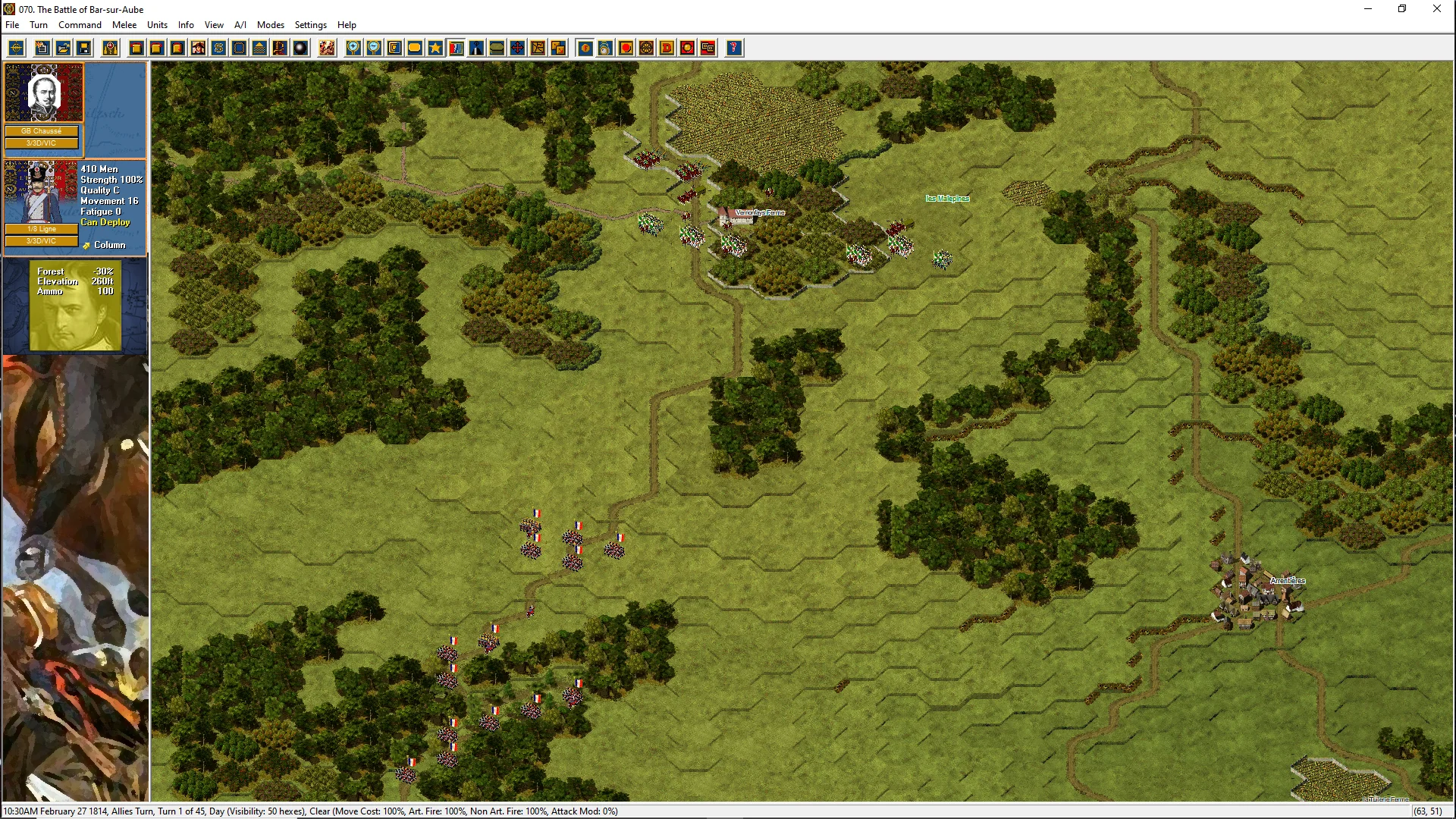The image size is (1456, 819).
Task: Open the Units menu
Action: (157, 25)
